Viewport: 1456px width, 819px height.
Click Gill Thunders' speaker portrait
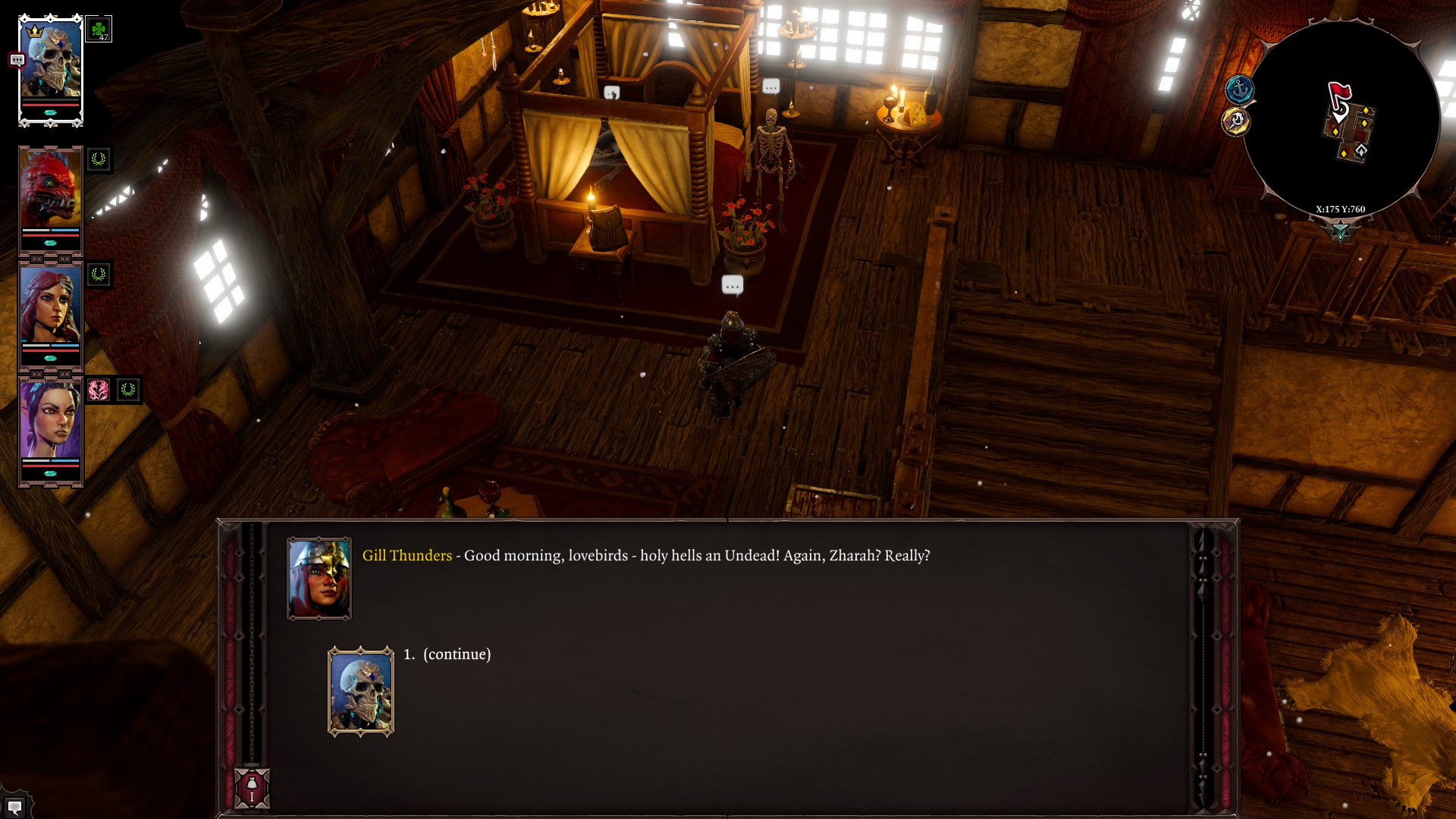point(319,579)
